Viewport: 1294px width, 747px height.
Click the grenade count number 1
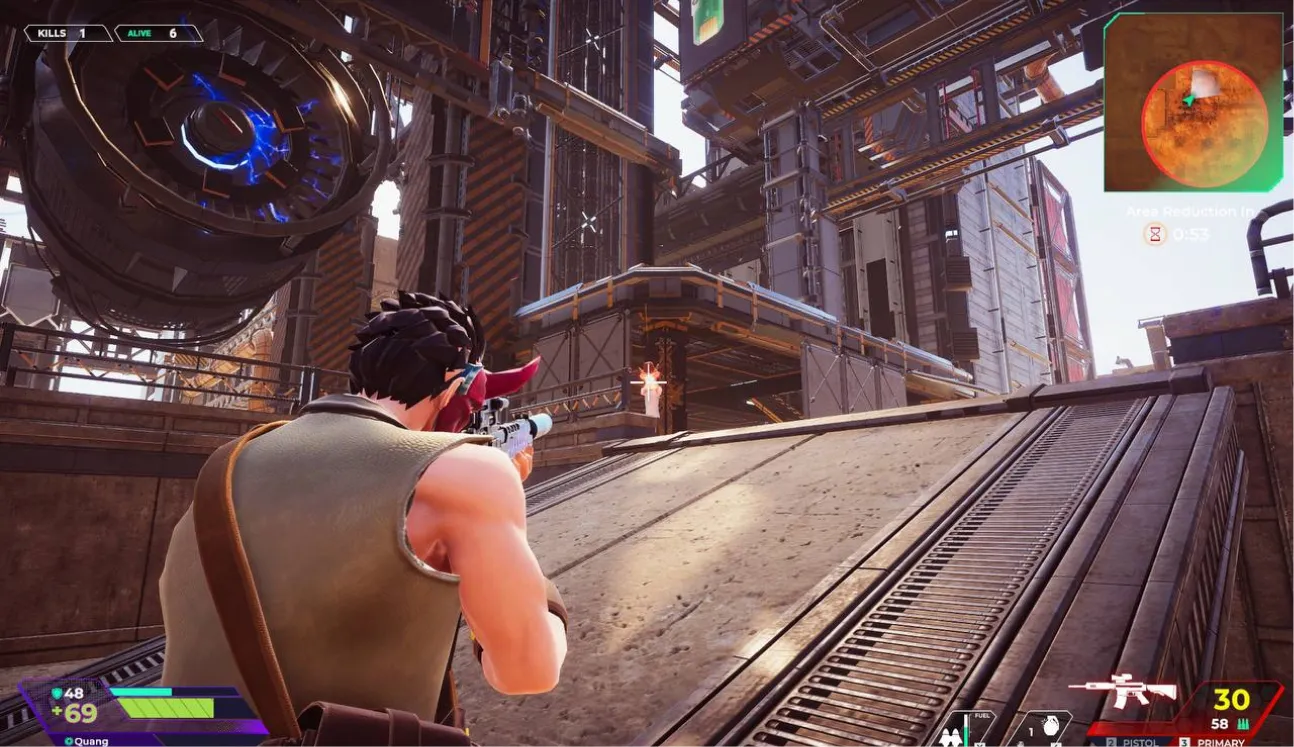[x=1030, y=732]
